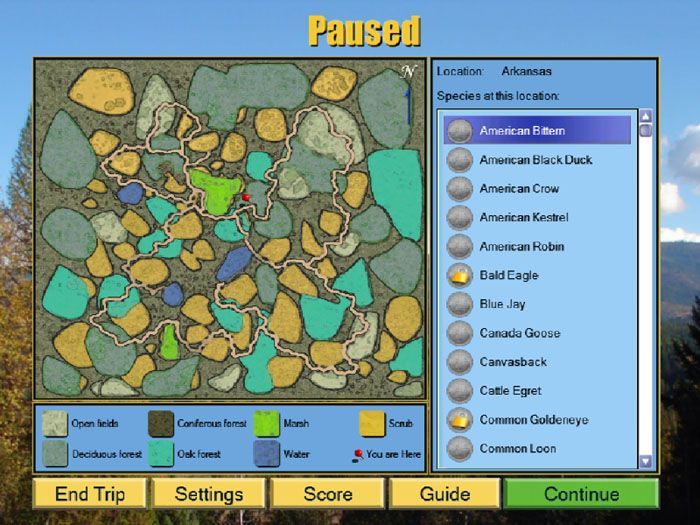
Task: Select the American Crow row
Action: (x=519, y=189)
